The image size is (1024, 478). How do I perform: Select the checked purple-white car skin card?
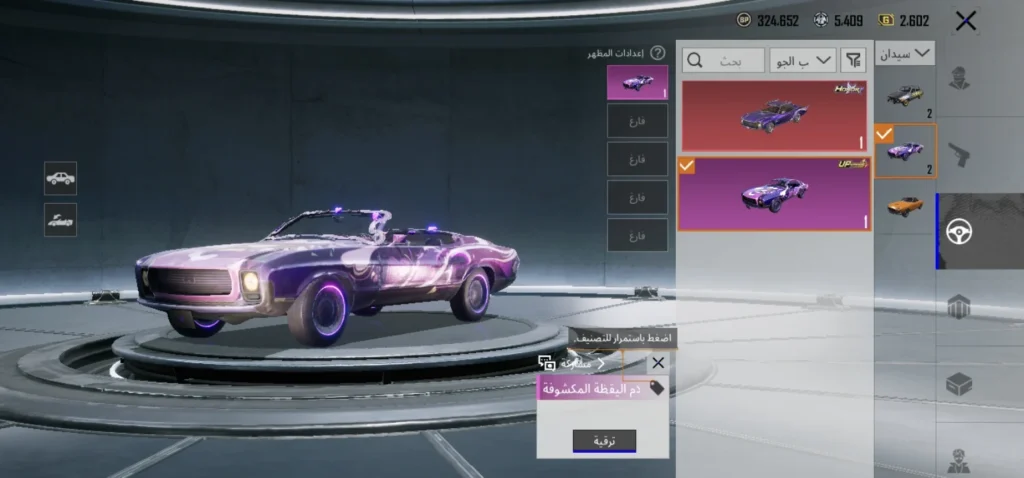(774, 193)
